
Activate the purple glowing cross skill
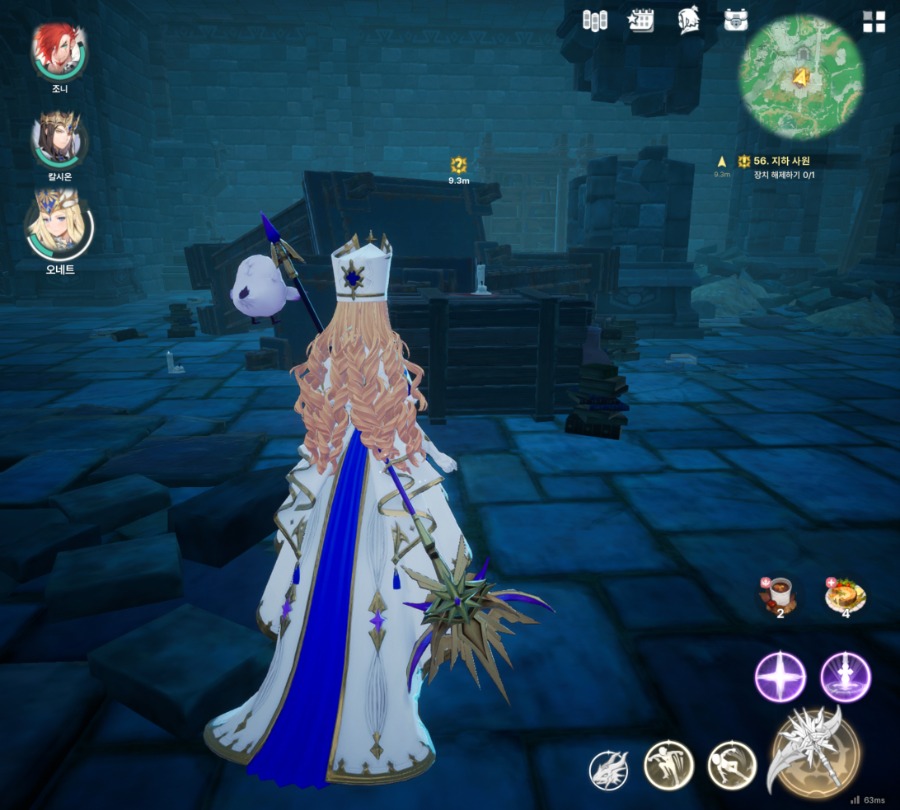point(845,677)
